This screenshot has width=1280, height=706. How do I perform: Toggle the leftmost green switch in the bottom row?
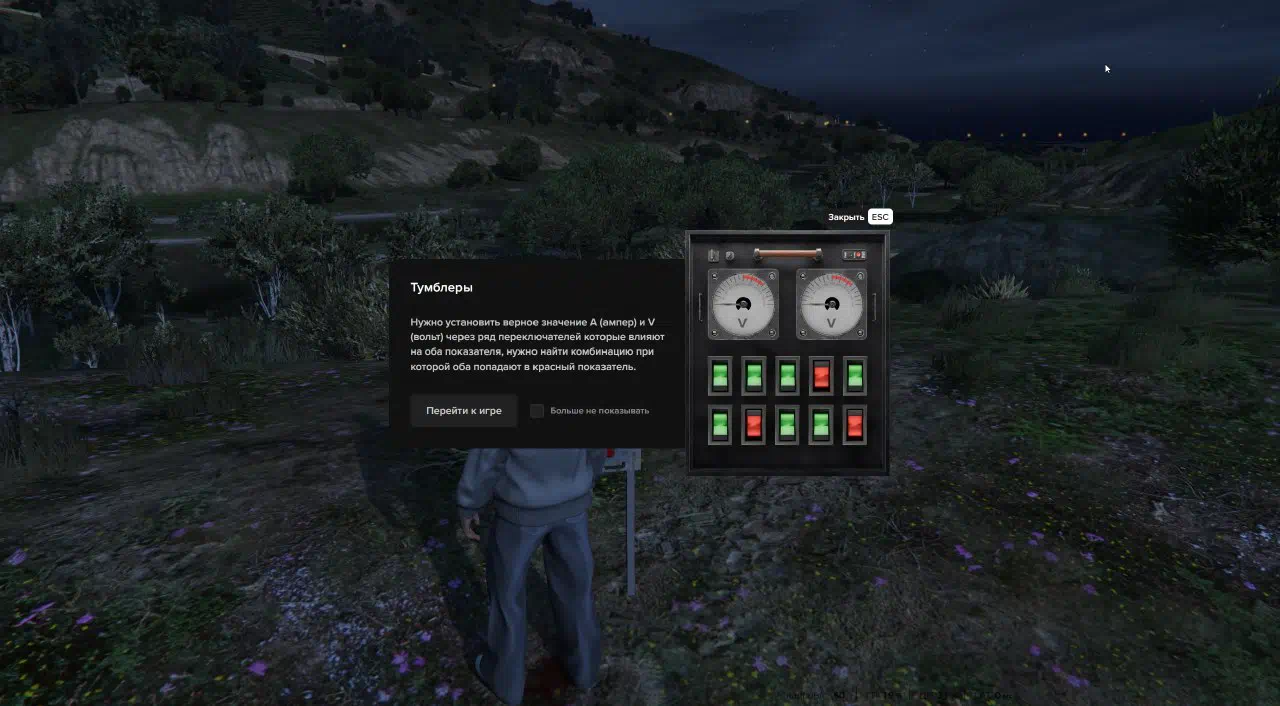tap(720, 424)
